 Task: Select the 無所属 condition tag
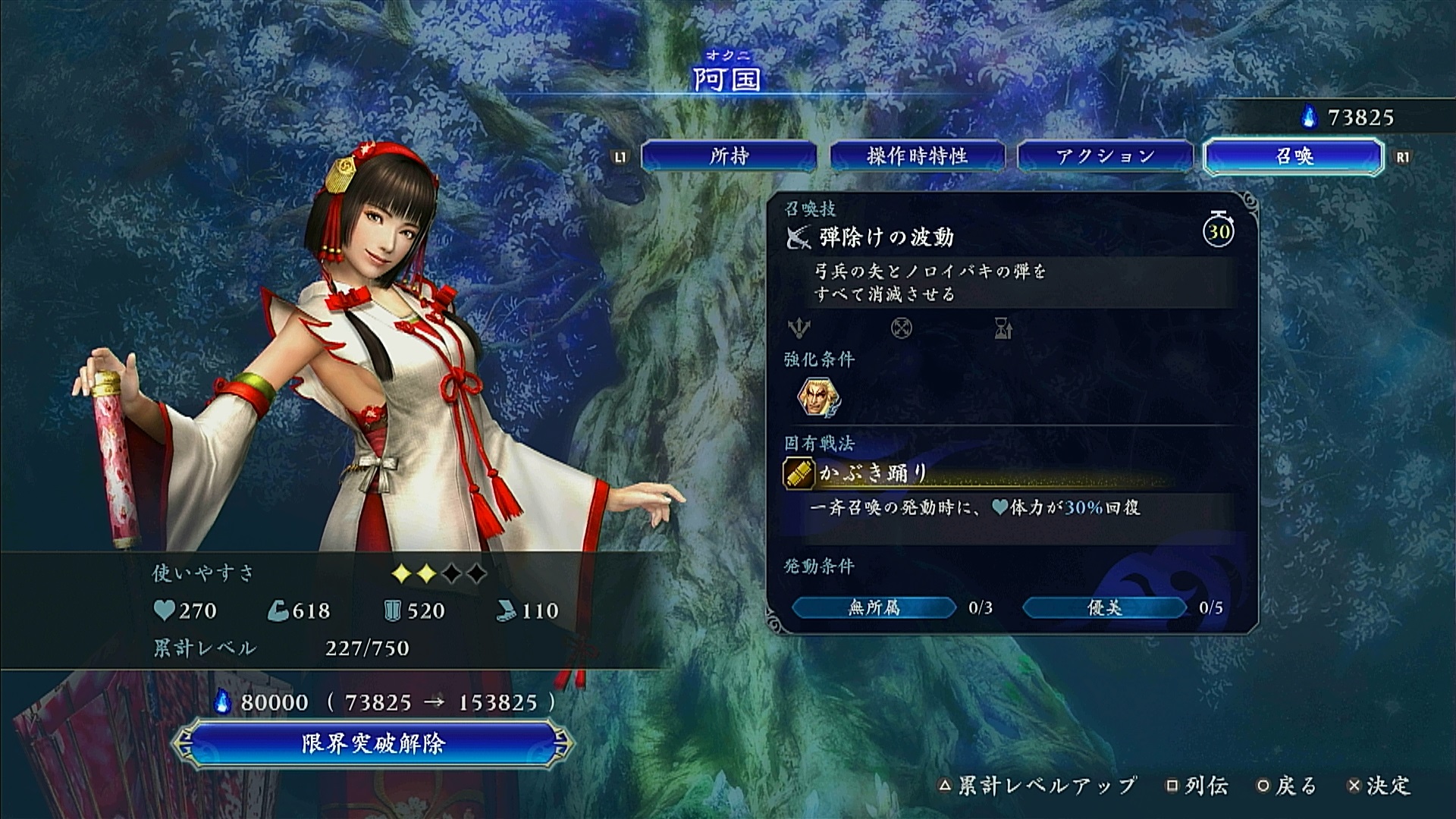coord(874,607)
